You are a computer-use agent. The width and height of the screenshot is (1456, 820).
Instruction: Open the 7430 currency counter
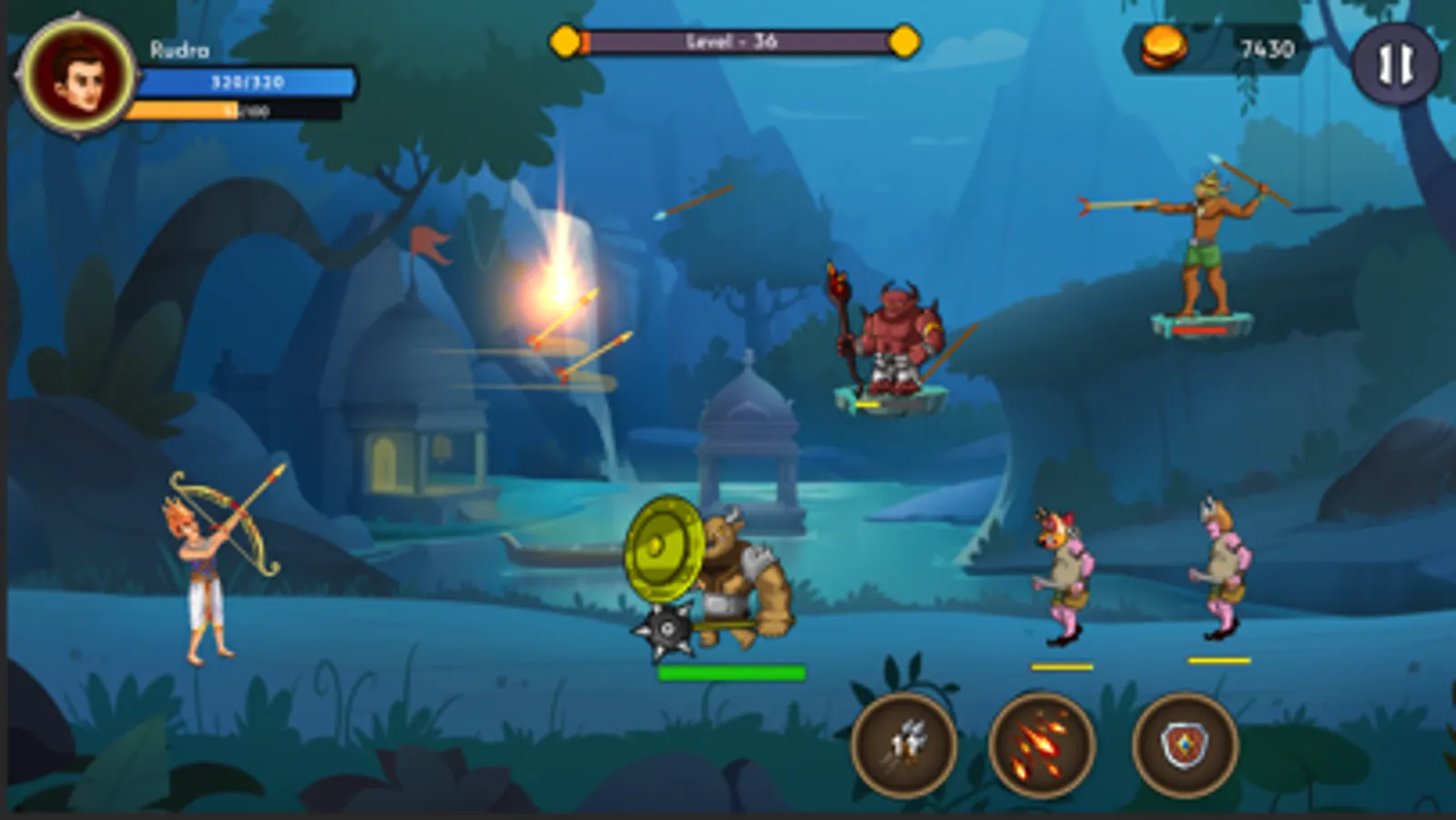coord(1266,47)
